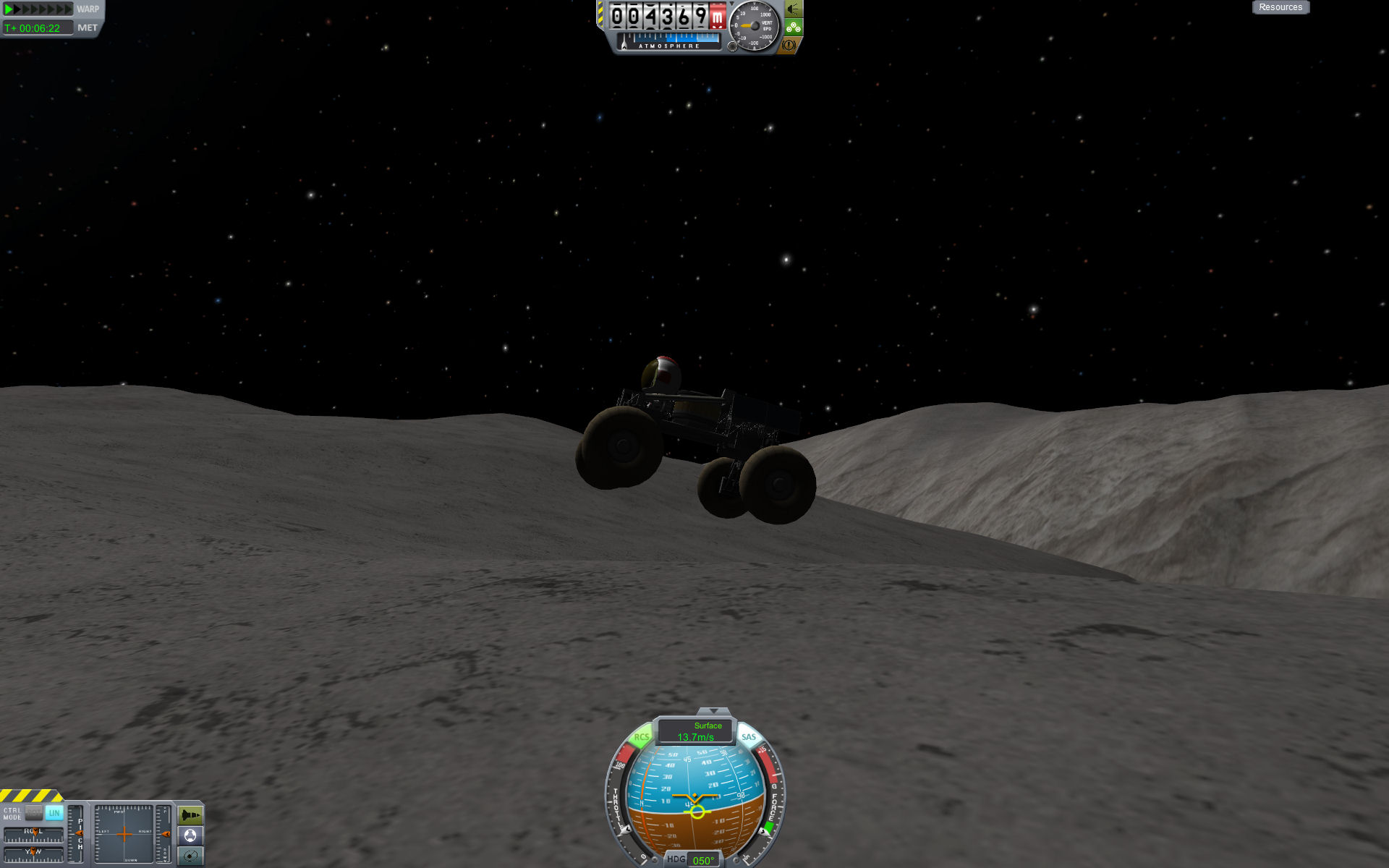
Task: Click the time warp arrows
Action: tap(38, 9)
